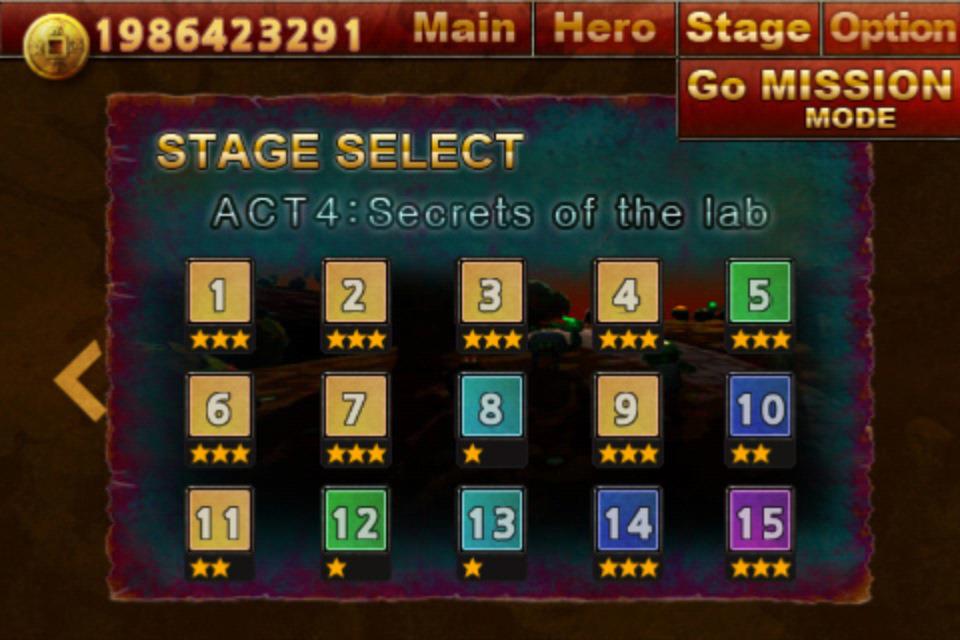
Task: Select stage 9 tile
Action: (627, 407)
